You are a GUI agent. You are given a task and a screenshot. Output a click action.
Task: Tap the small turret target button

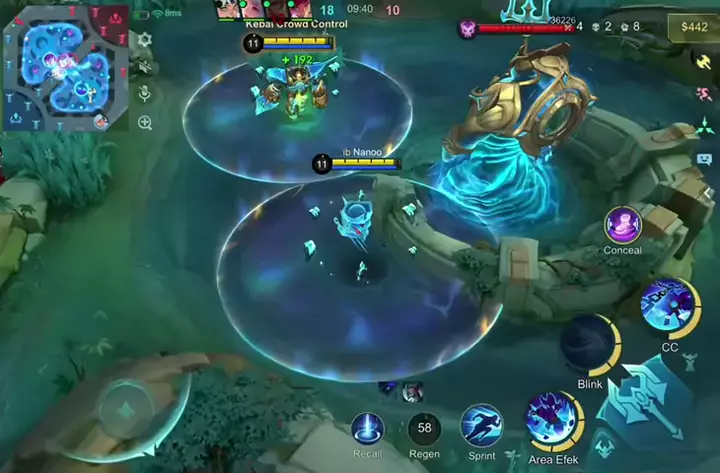coord(603,447)
